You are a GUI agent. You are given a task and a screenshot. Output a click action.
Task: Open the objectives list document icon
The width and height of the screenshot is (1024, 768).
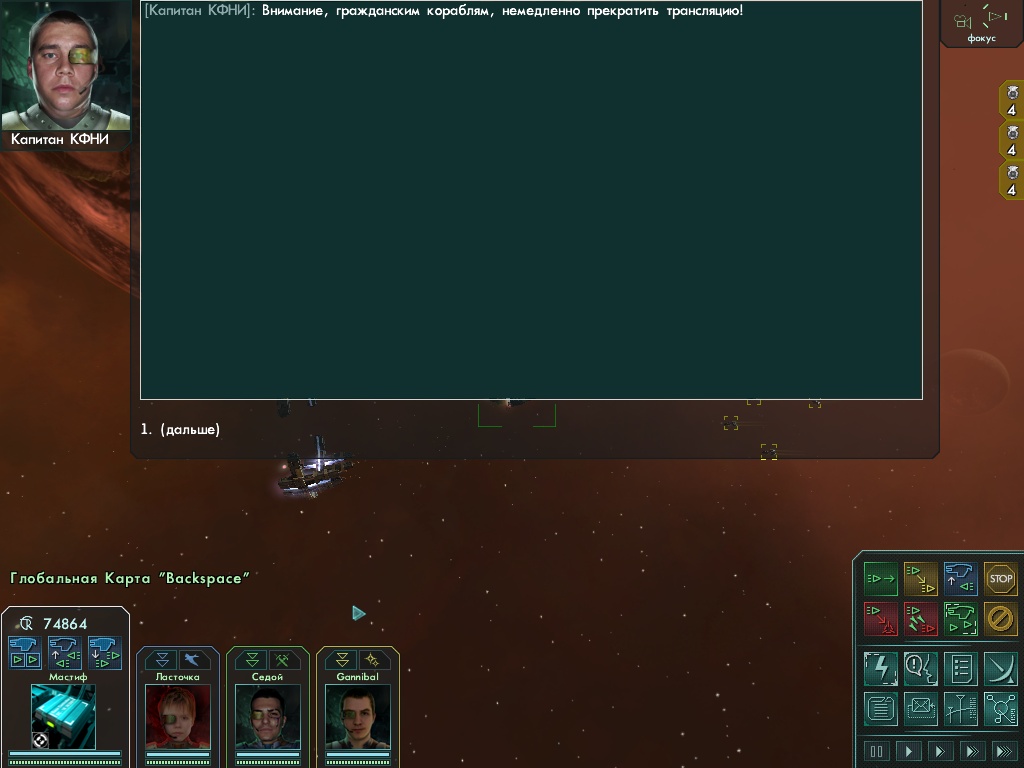click(x=960, y=668)
